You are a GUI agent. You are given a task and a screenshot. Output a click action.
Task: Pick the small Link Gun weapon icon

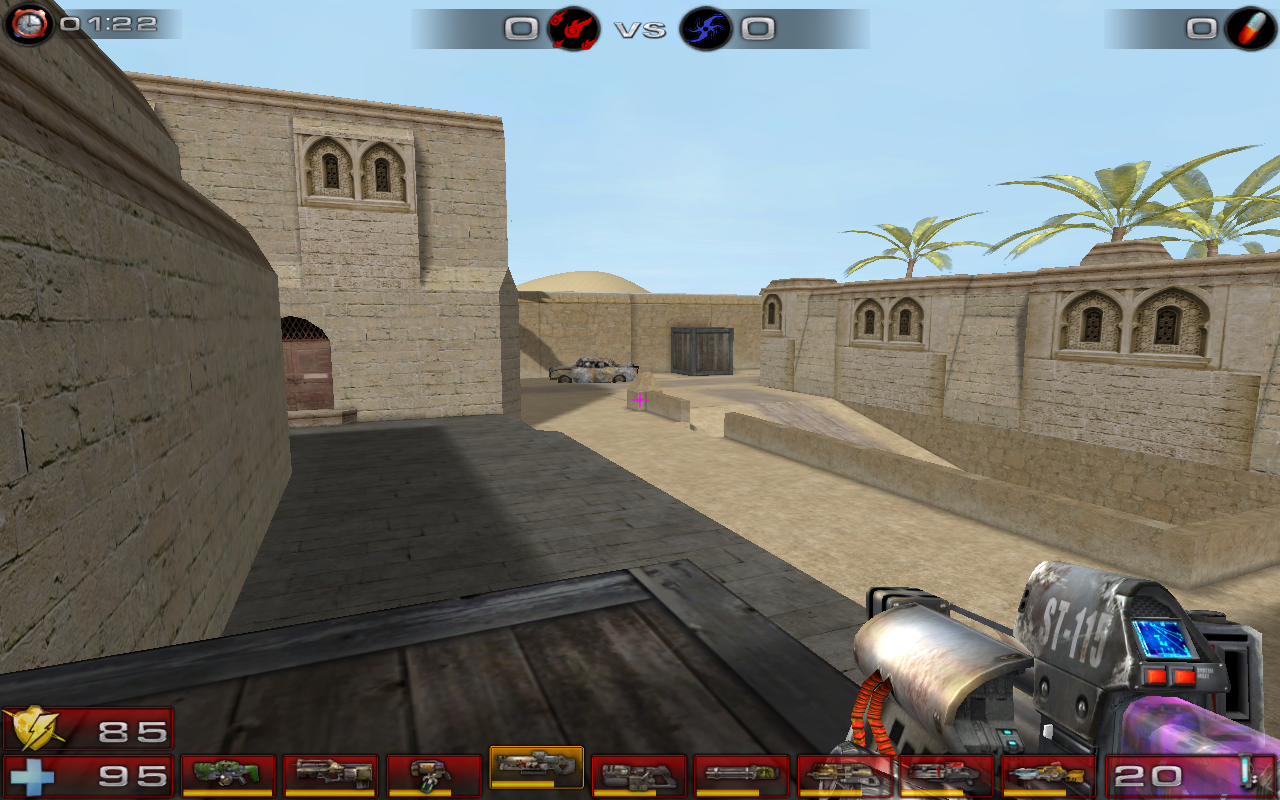pyautogui.click(x=436, y=768)
